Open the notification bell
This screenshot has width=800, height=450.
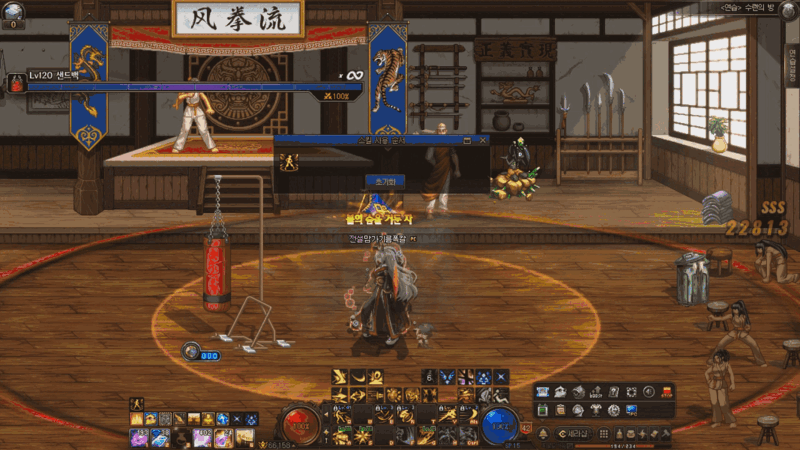coord(543,434)
